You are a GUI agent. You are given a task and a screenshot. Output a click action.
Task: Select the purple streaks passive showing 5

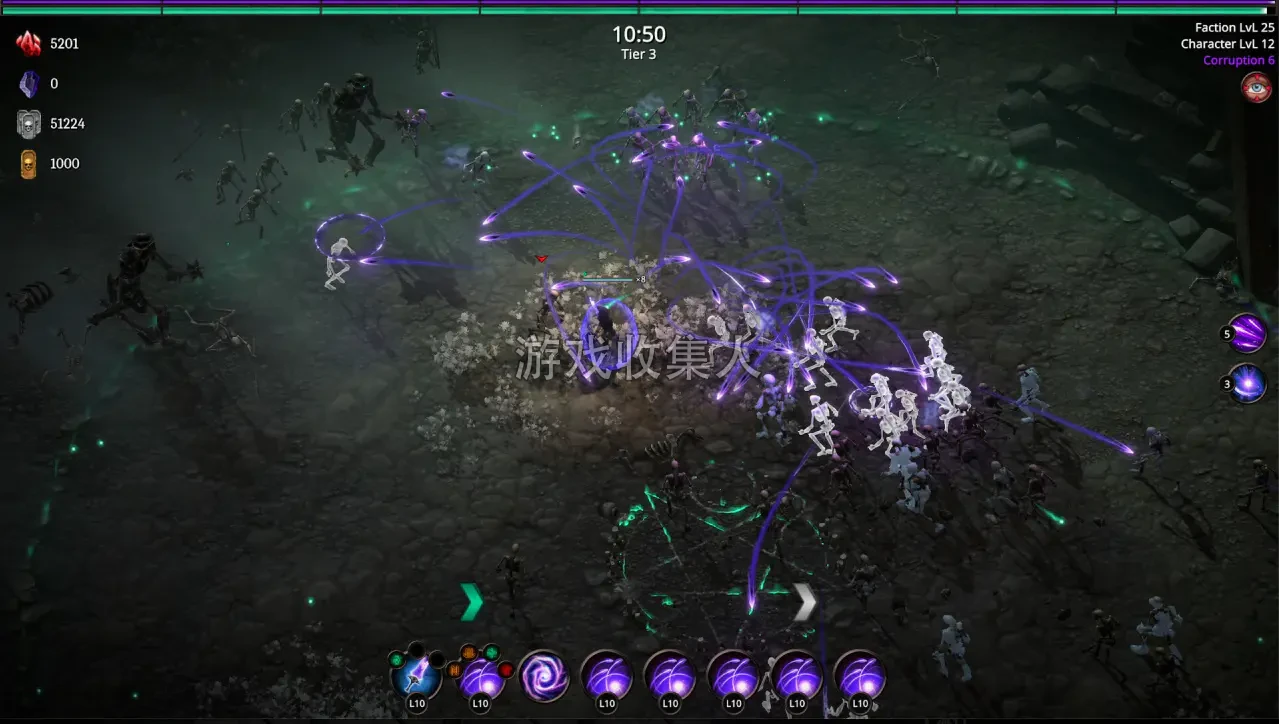pos(1247,333)
